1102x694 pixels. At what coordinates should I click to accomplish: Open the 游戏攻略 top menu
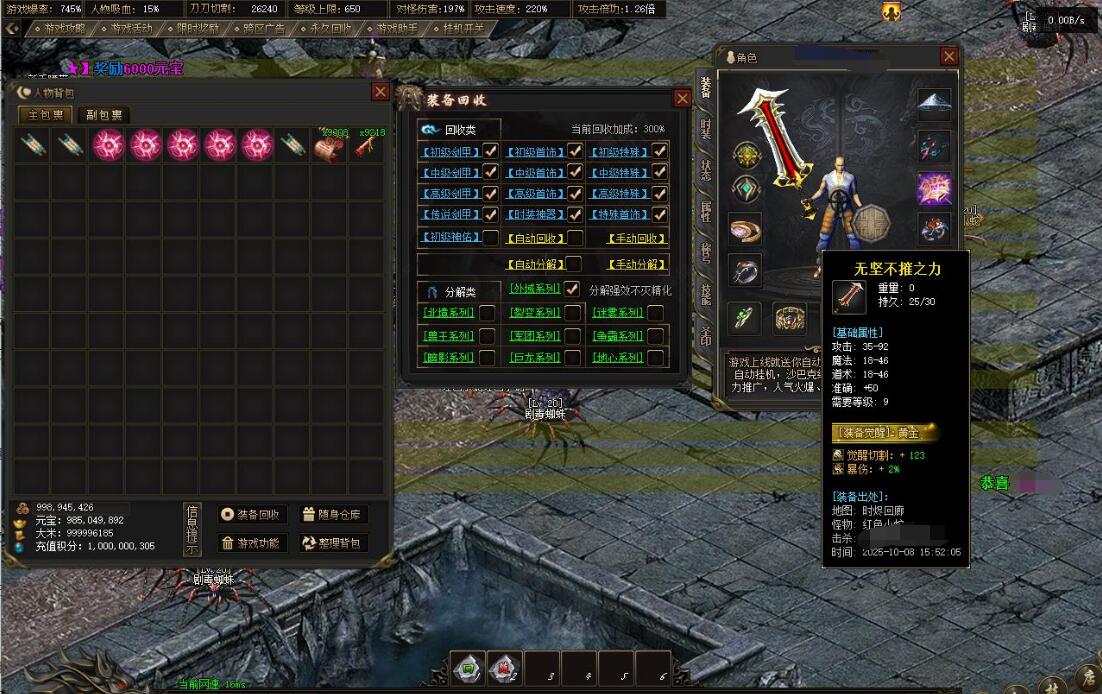(65, 28)
